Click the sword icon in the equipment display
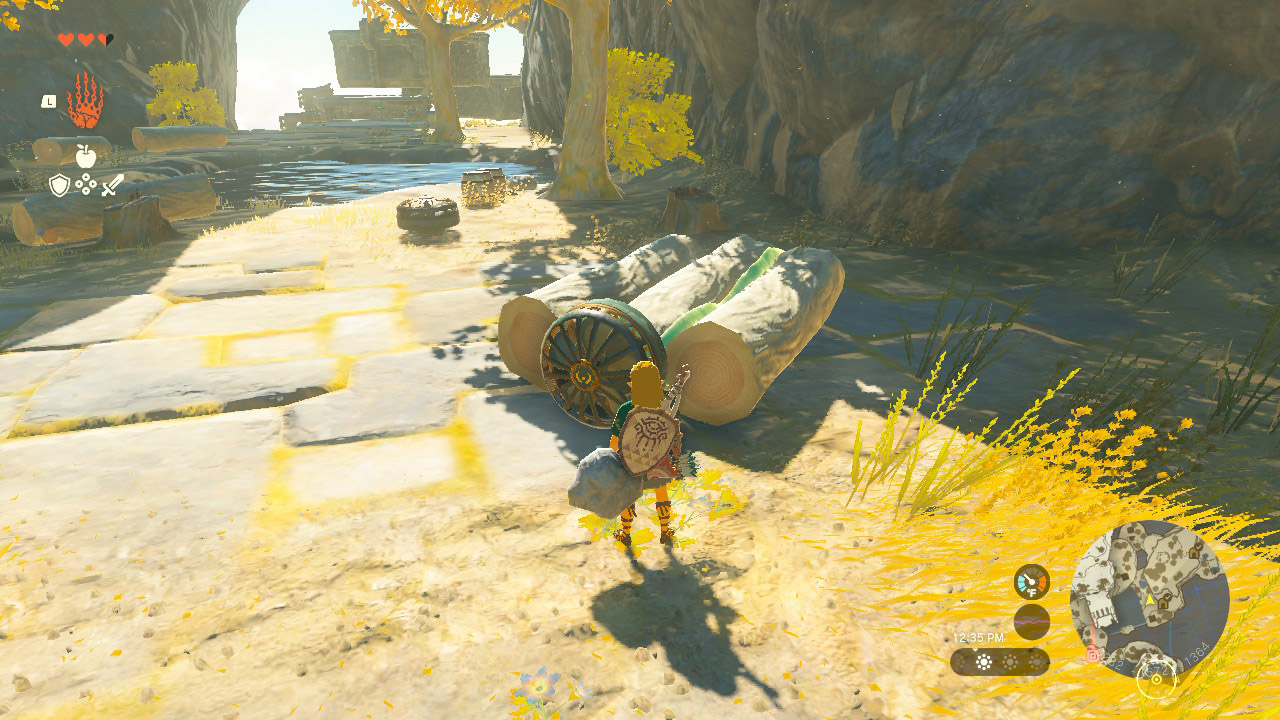Viewport: 1280px width, 720px height. pyautogui.click(x=112, y=186)
